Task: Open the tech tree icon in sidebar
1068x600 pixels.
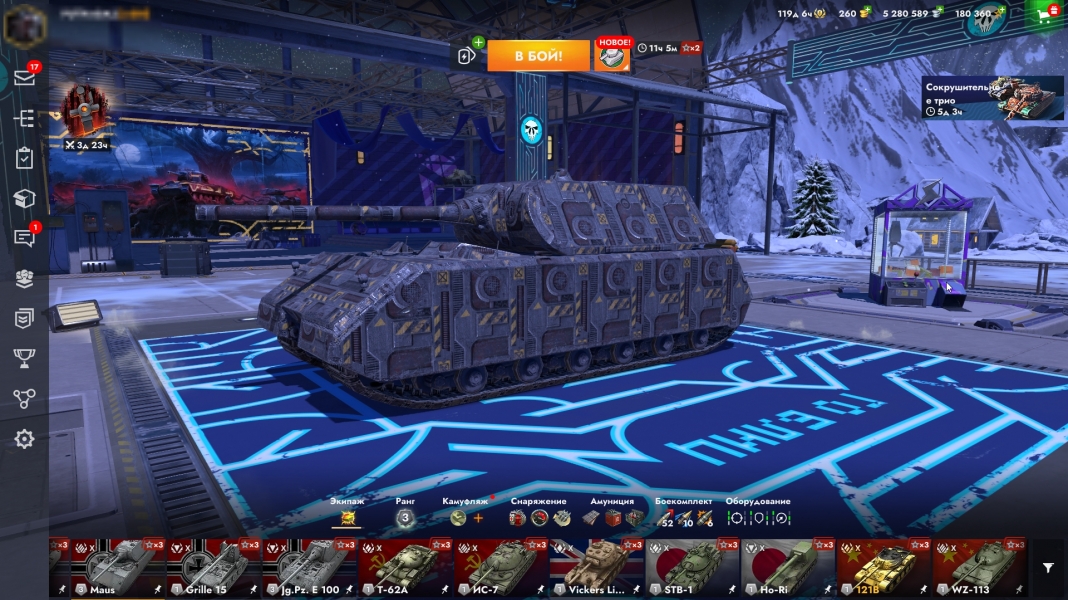Action: point(24,119)
